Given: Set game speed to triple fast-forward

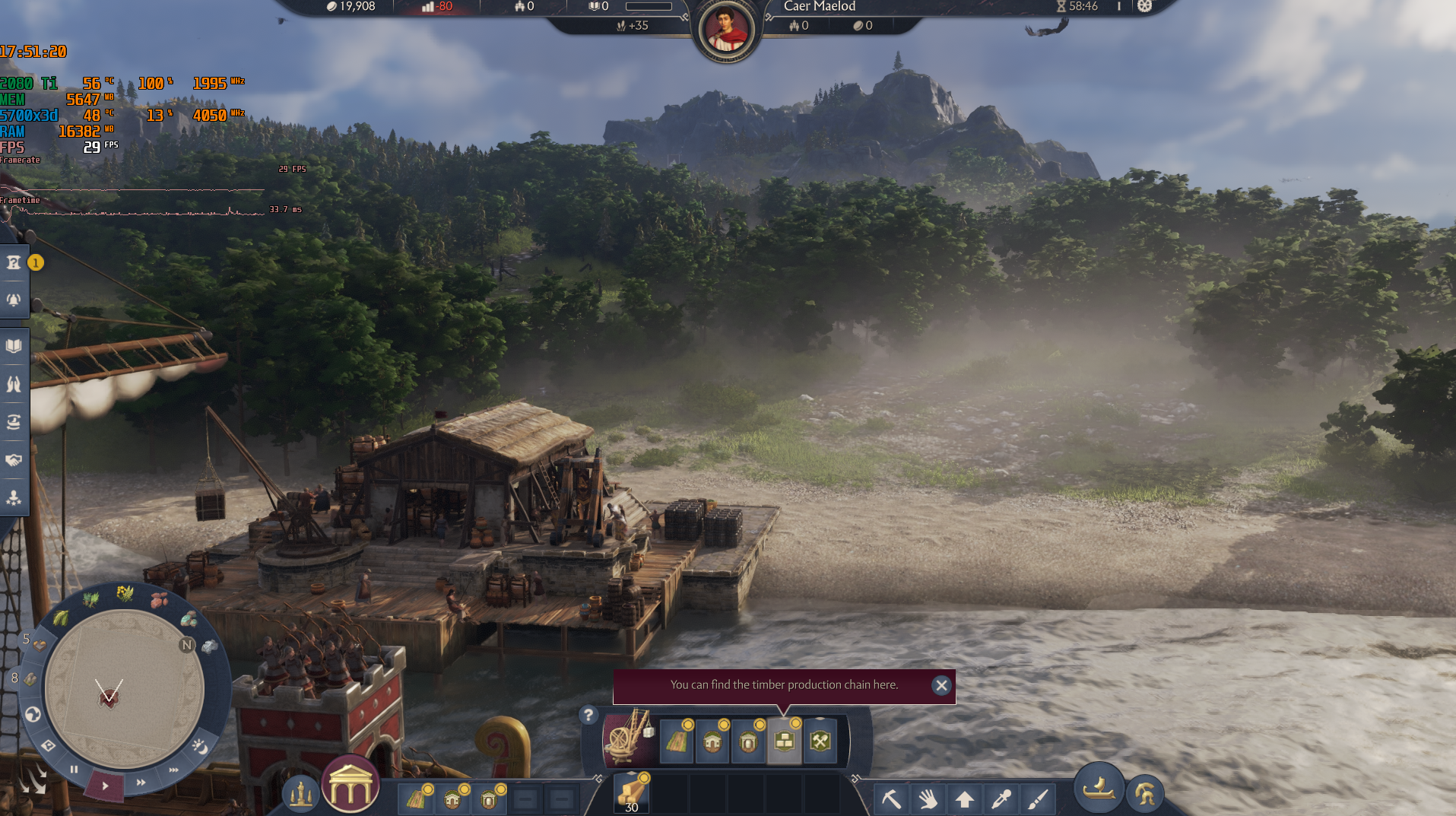Looking at the screenshot, I should pyautogui.click(x=173, y=770).
